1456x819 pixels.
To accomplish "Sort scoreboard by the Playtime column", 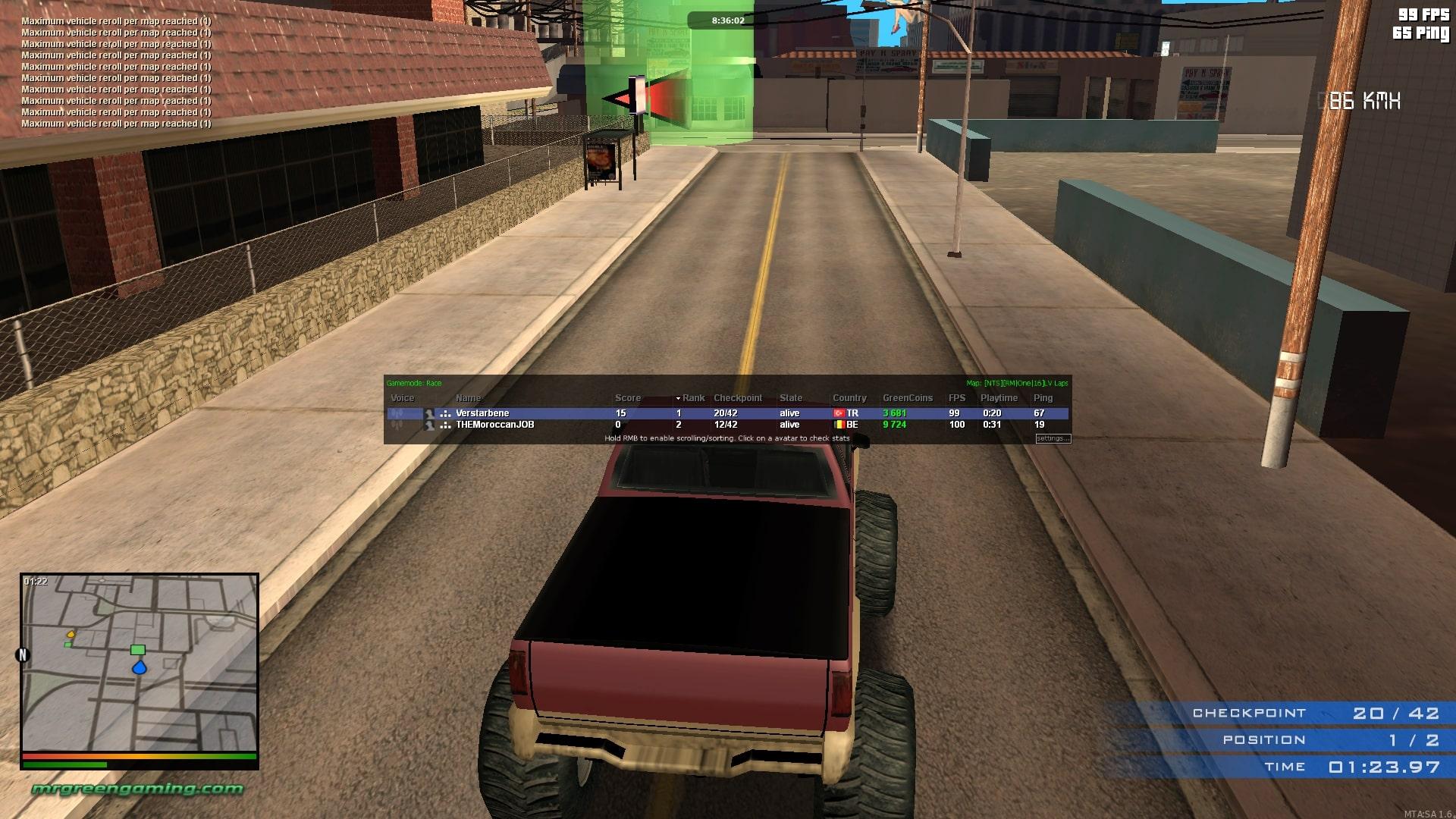I will tap(999, 398).
